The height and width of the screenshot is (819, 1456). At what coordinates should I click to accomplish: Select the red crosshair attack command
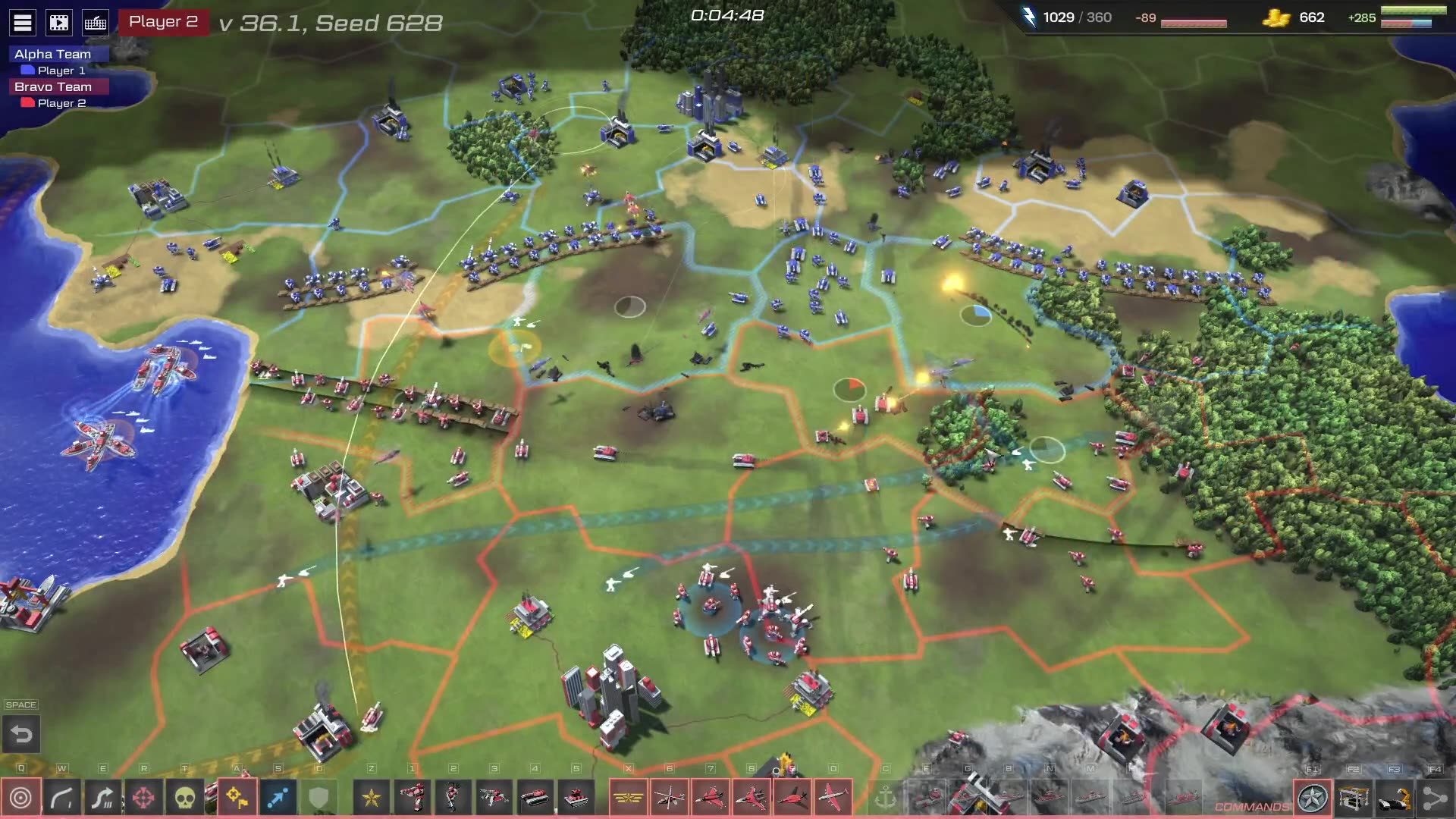coord(143,798)
